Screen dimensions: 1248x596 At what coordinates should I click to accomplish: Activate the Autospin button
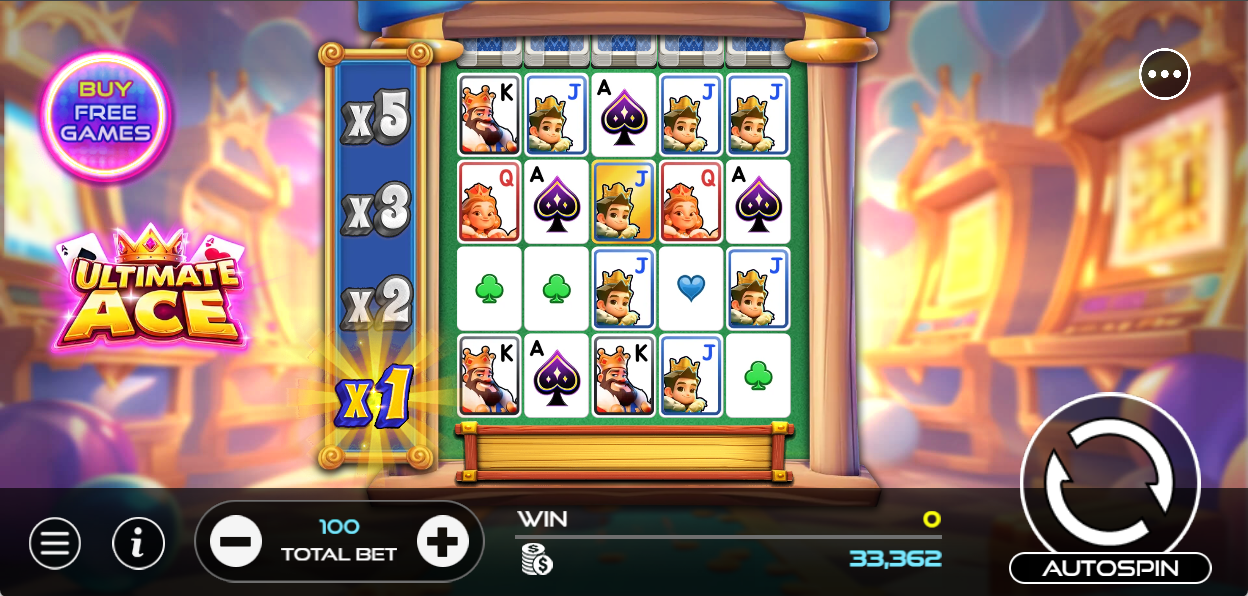pyautogui.click(x=1110, y=568)
